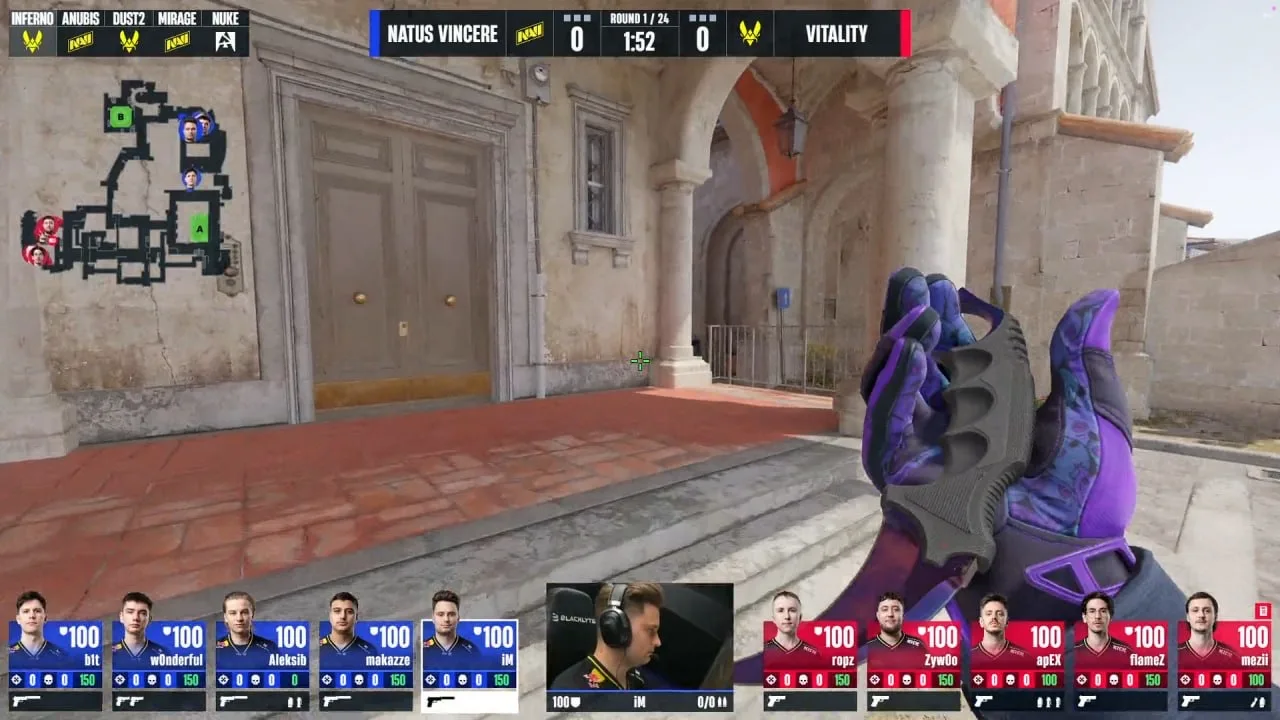Select the Mirage map pick tile

177,33
